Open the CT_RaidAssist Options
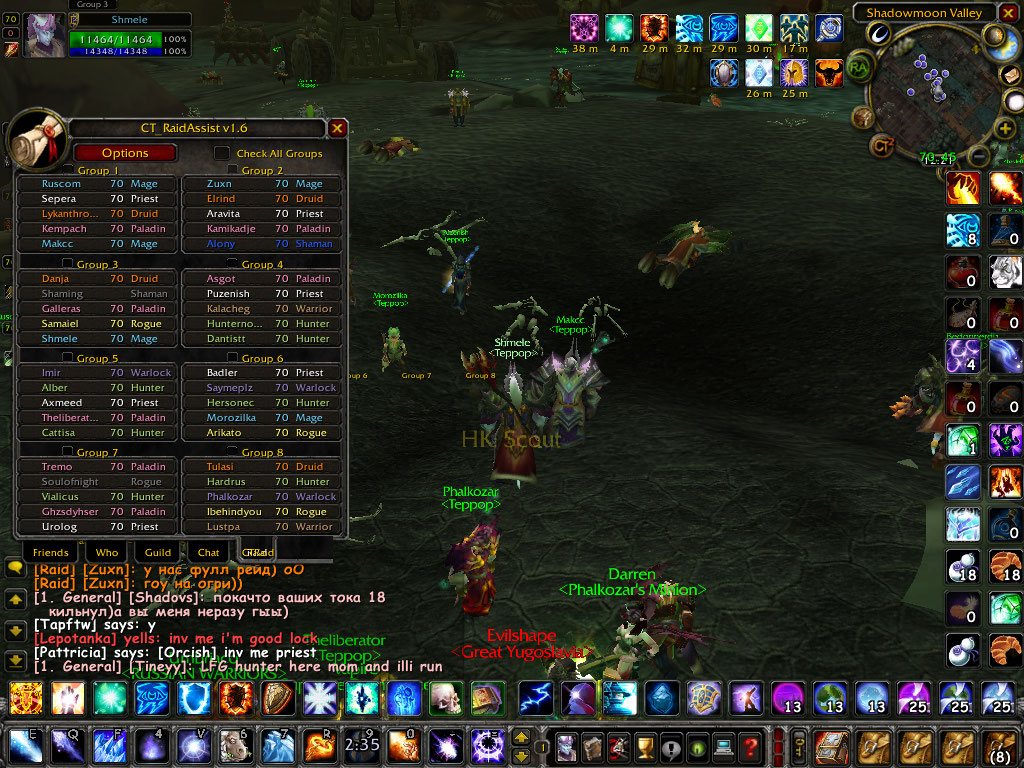Viewport: 1024px width, 768px height. tap(125, 153)
